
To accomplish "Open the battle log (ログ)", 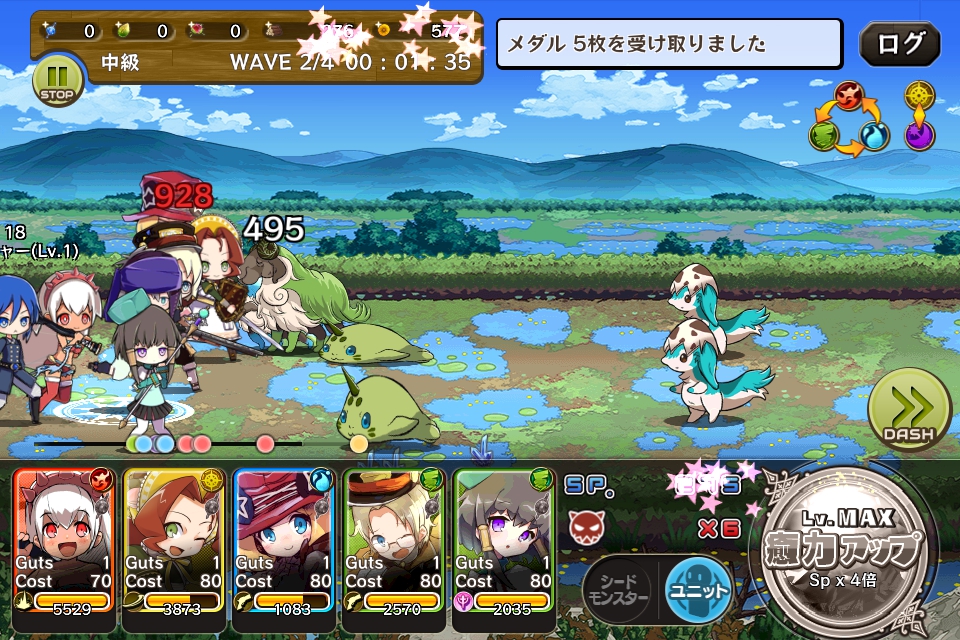I will 899,44.
